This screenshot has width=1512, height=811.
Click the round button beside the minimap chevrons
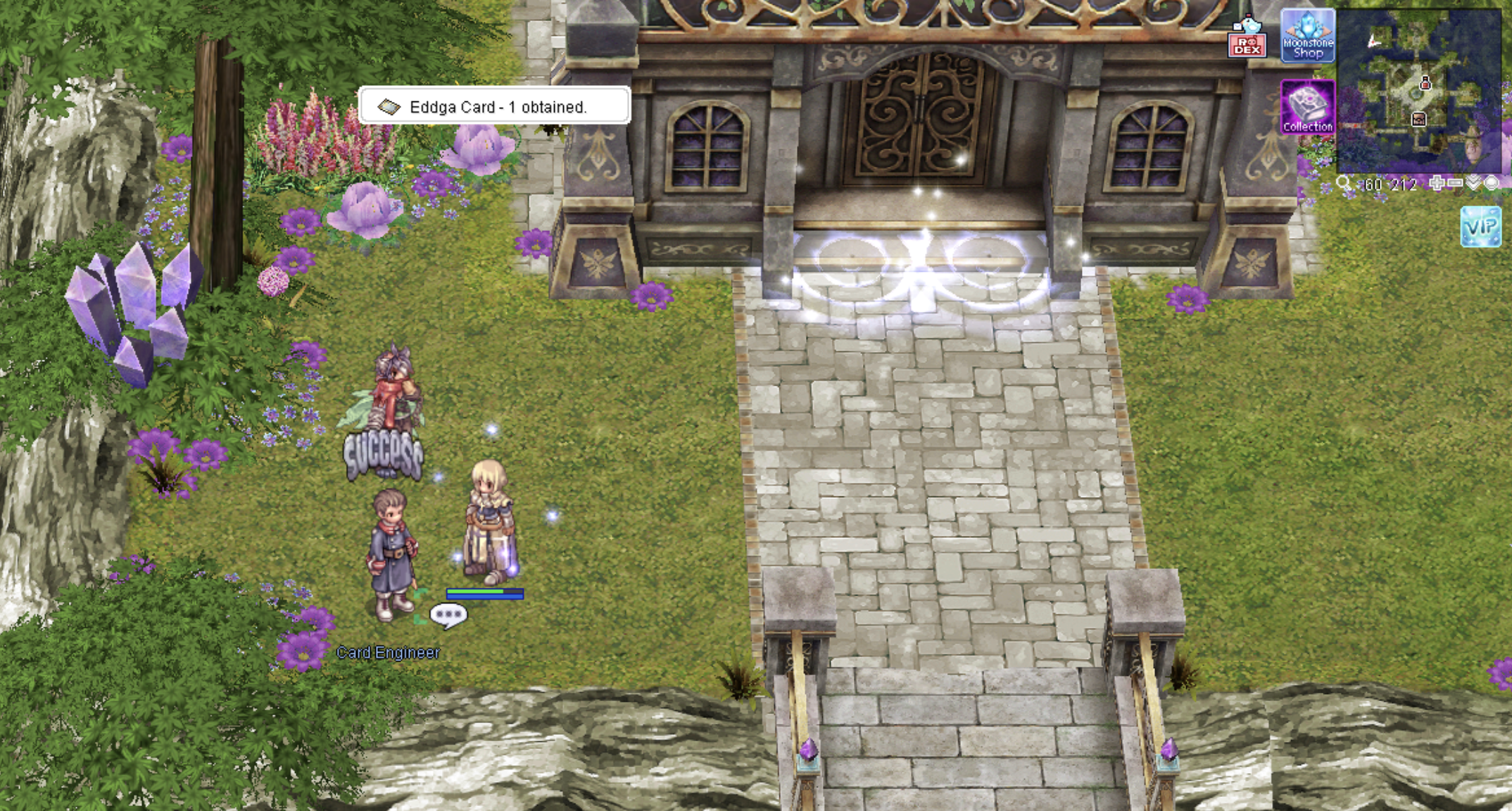tap(1491, 184)
